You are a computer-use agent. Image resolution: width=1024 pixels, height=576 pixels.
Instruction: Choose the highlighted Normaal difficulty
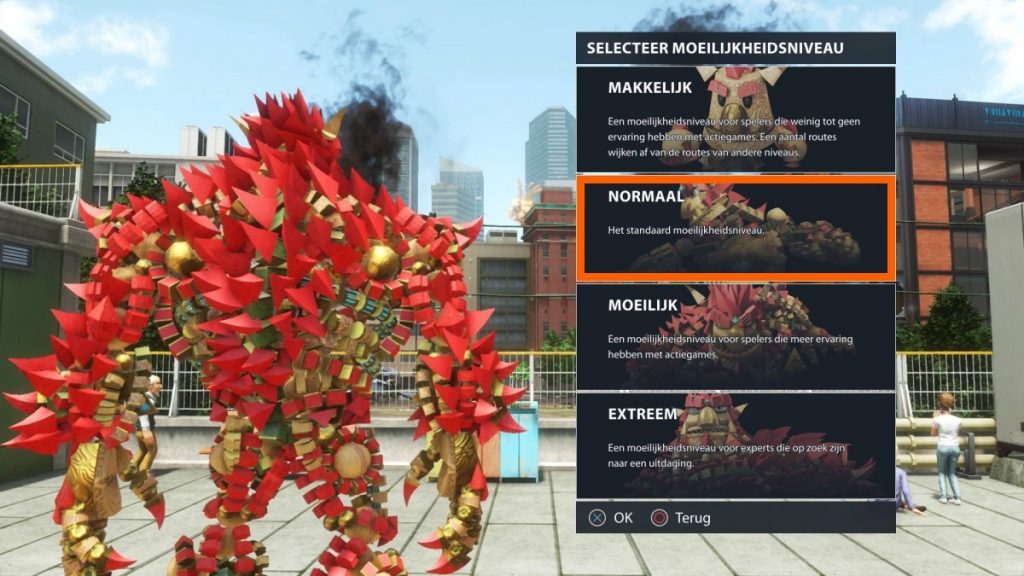(x=735, y=227)
